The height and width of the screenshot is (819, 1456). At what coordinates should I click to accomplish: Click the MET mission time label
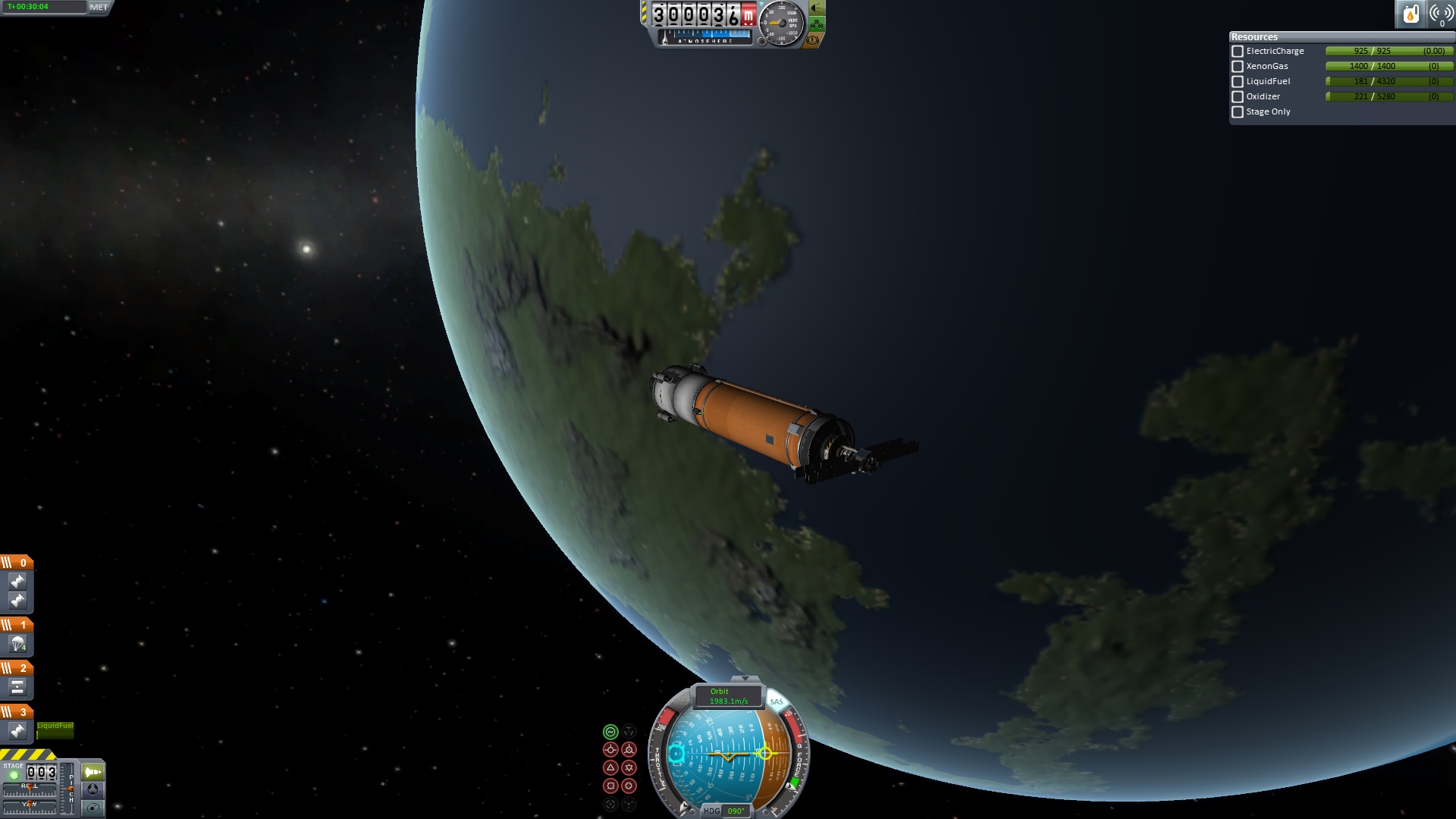(99, 7)
